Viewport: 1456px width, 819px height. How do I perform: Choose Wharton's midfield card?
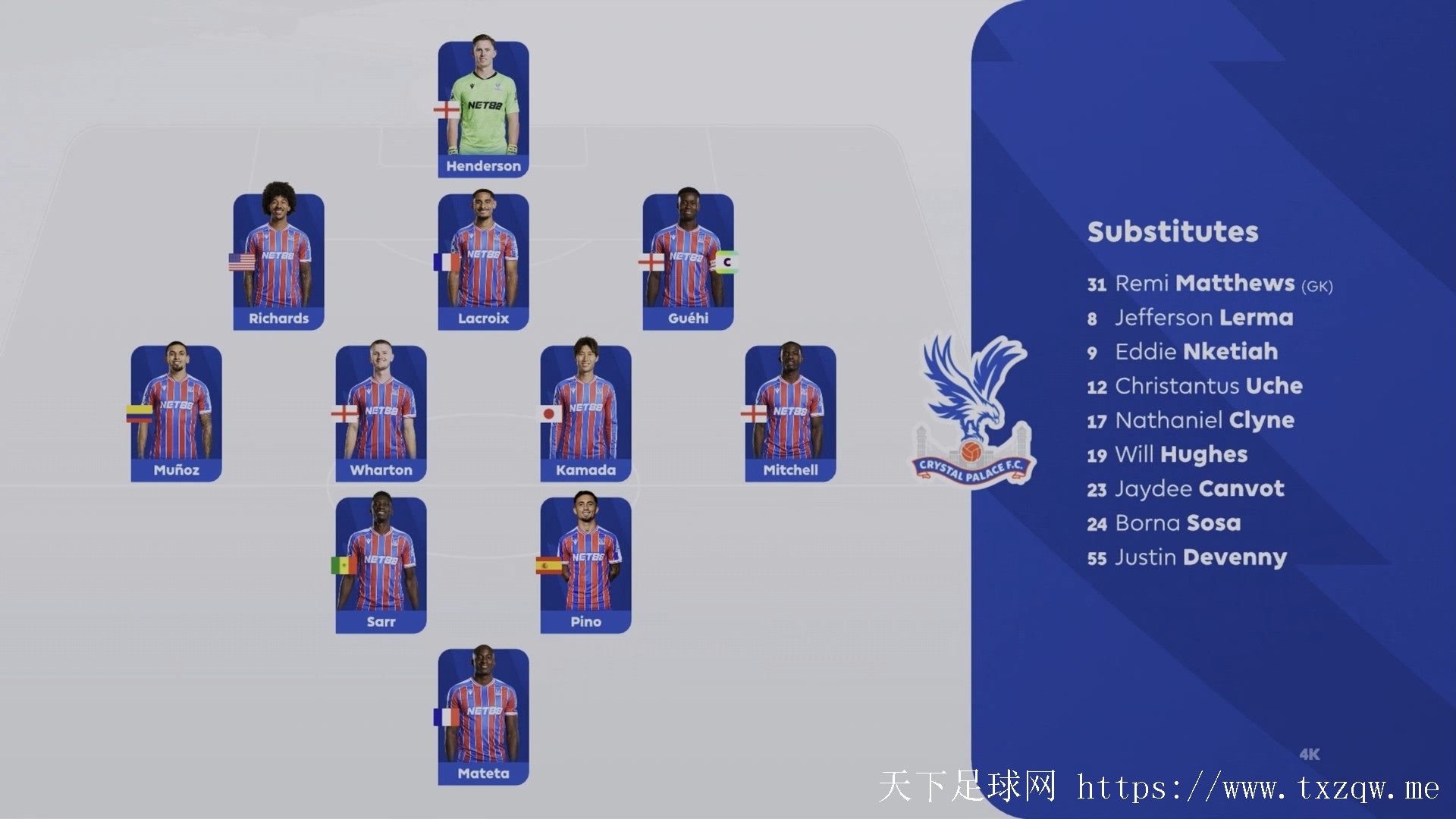point(381,413)
